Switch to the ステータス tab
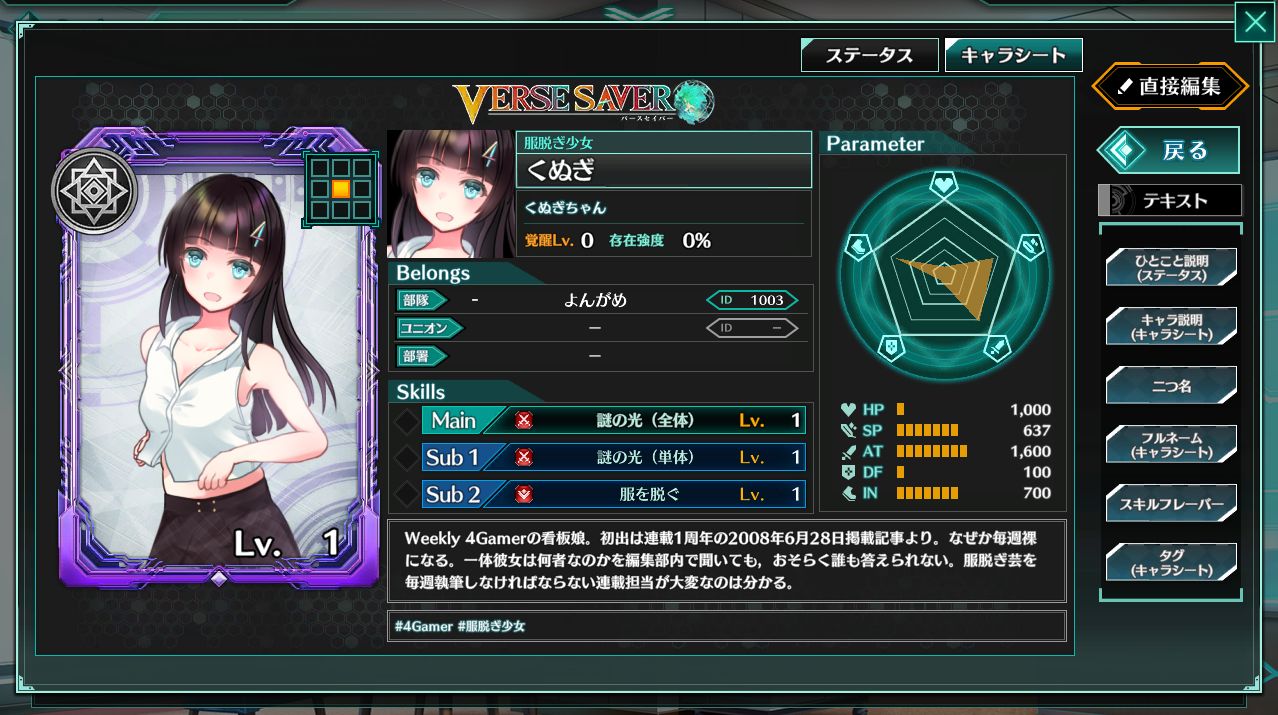This screenshot has height=715, width=1278. (869, 56)
